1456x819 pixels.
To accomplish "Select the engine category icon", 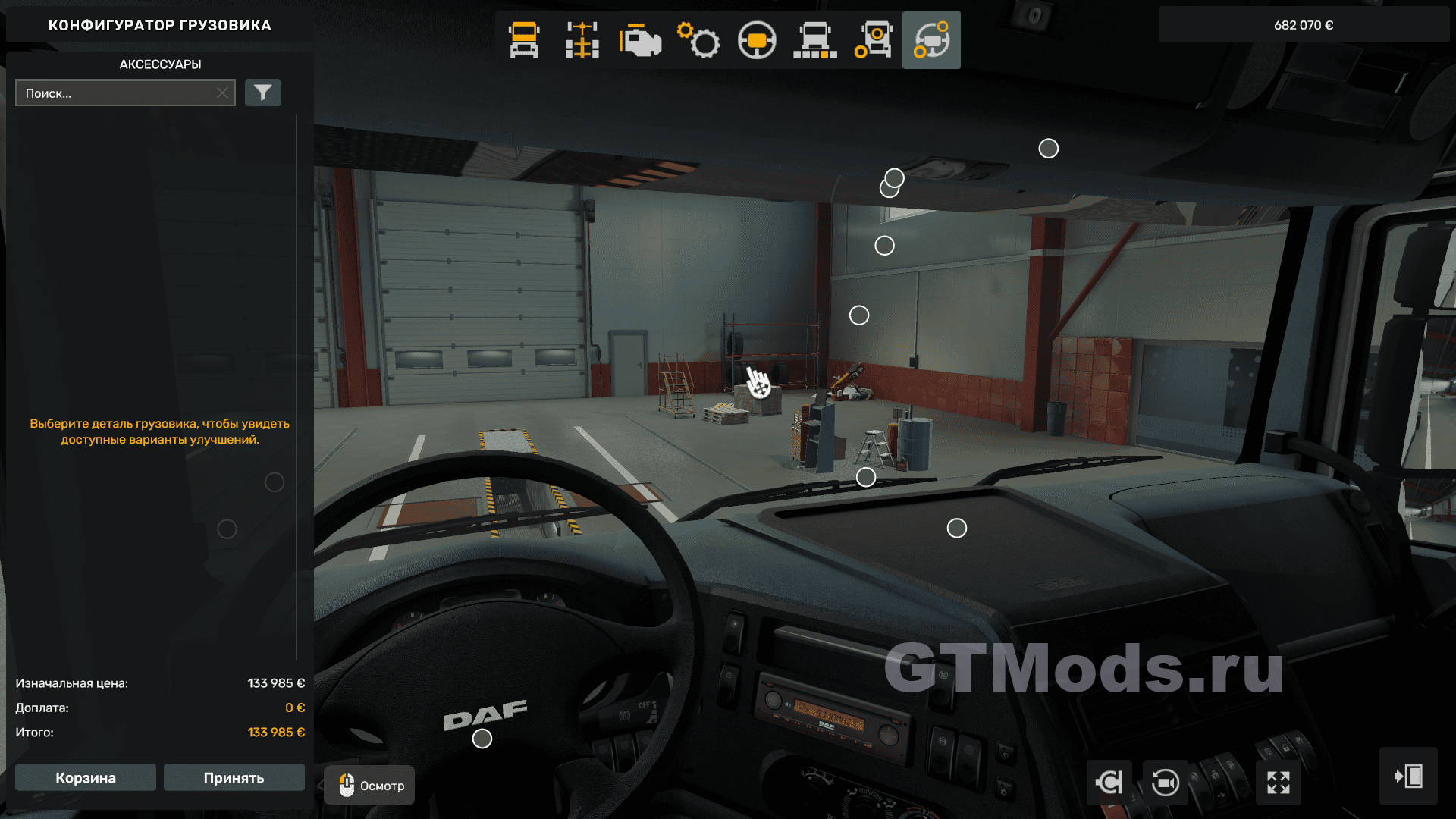I will pyautogui.click(x=640, y=40).
